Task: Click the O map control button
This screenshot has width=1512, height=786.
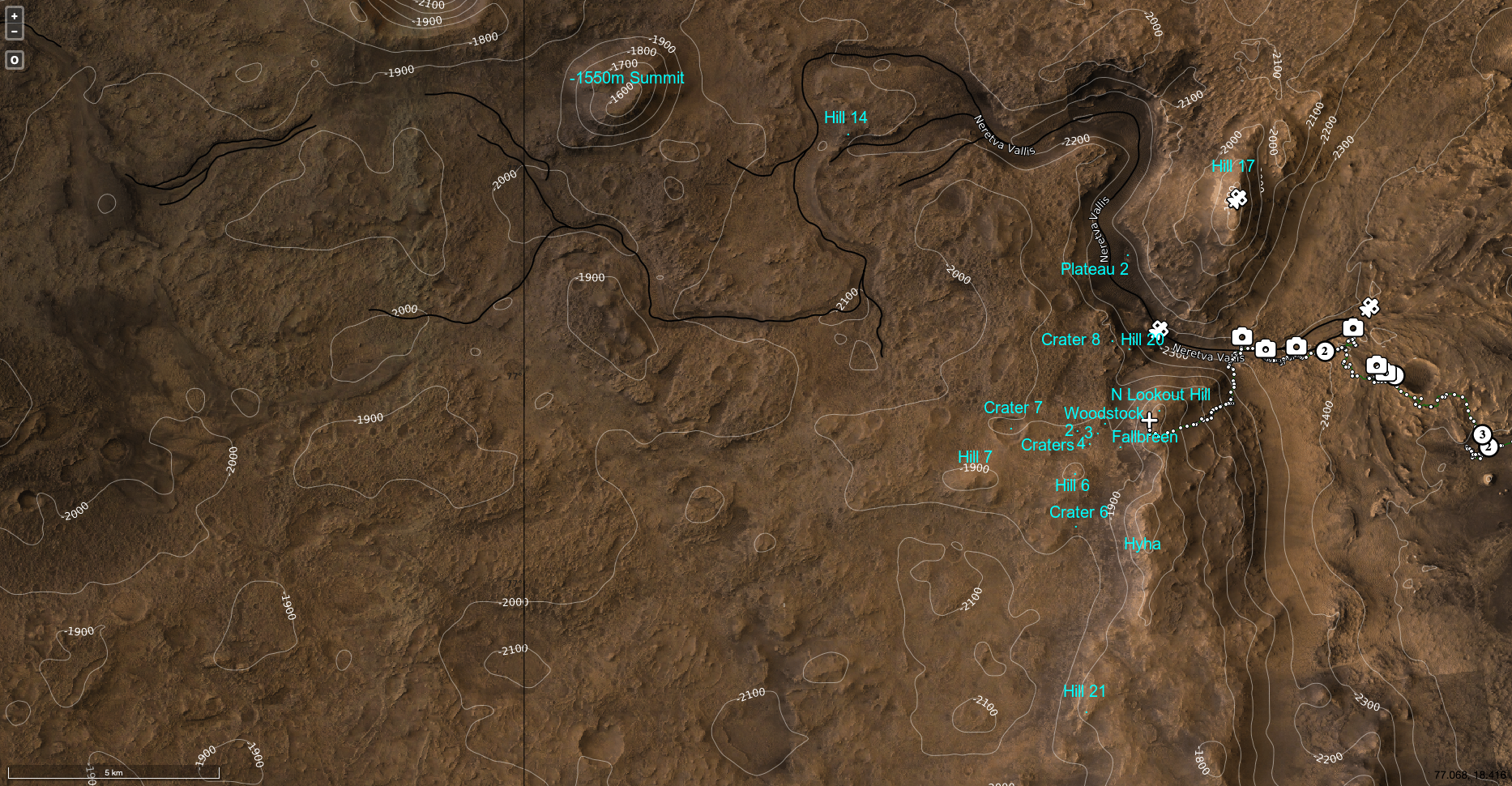Action: click(14, 60)
